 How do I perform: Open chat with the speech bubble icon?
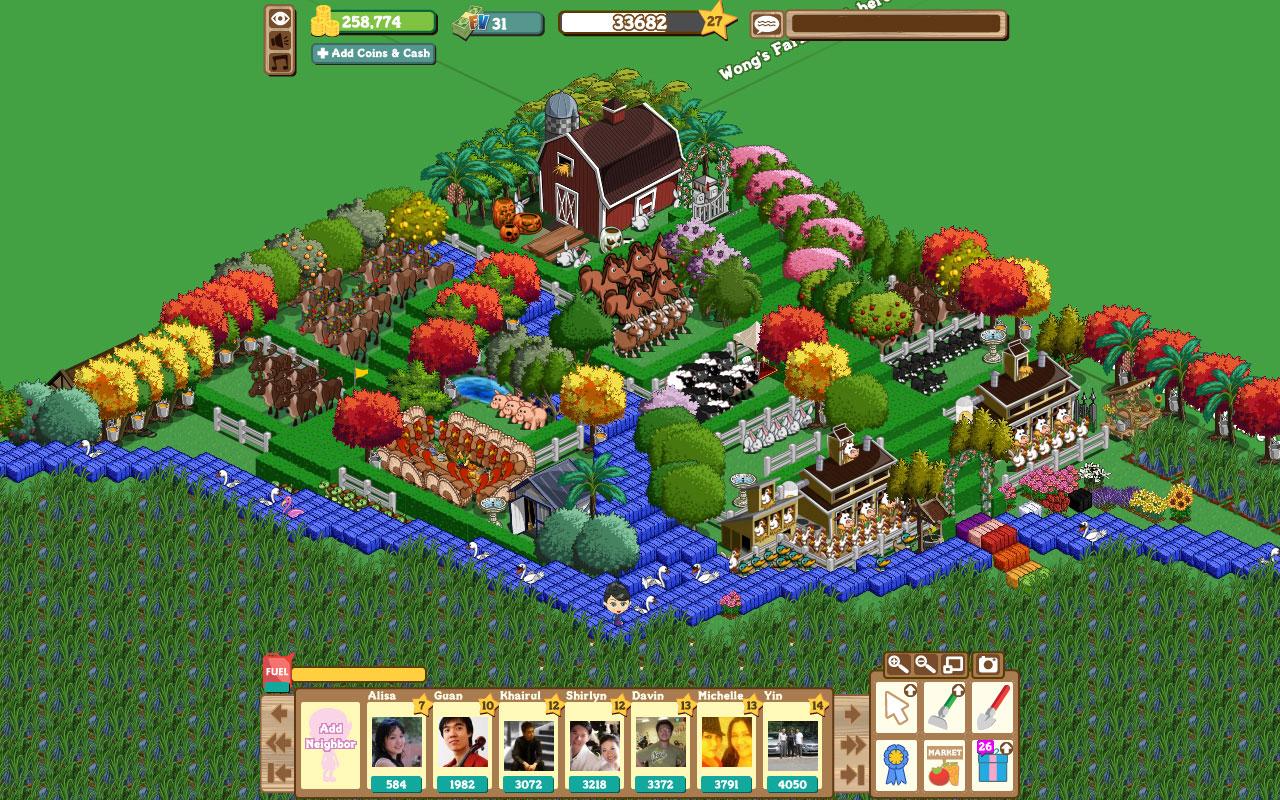click(x=766, y=23)
